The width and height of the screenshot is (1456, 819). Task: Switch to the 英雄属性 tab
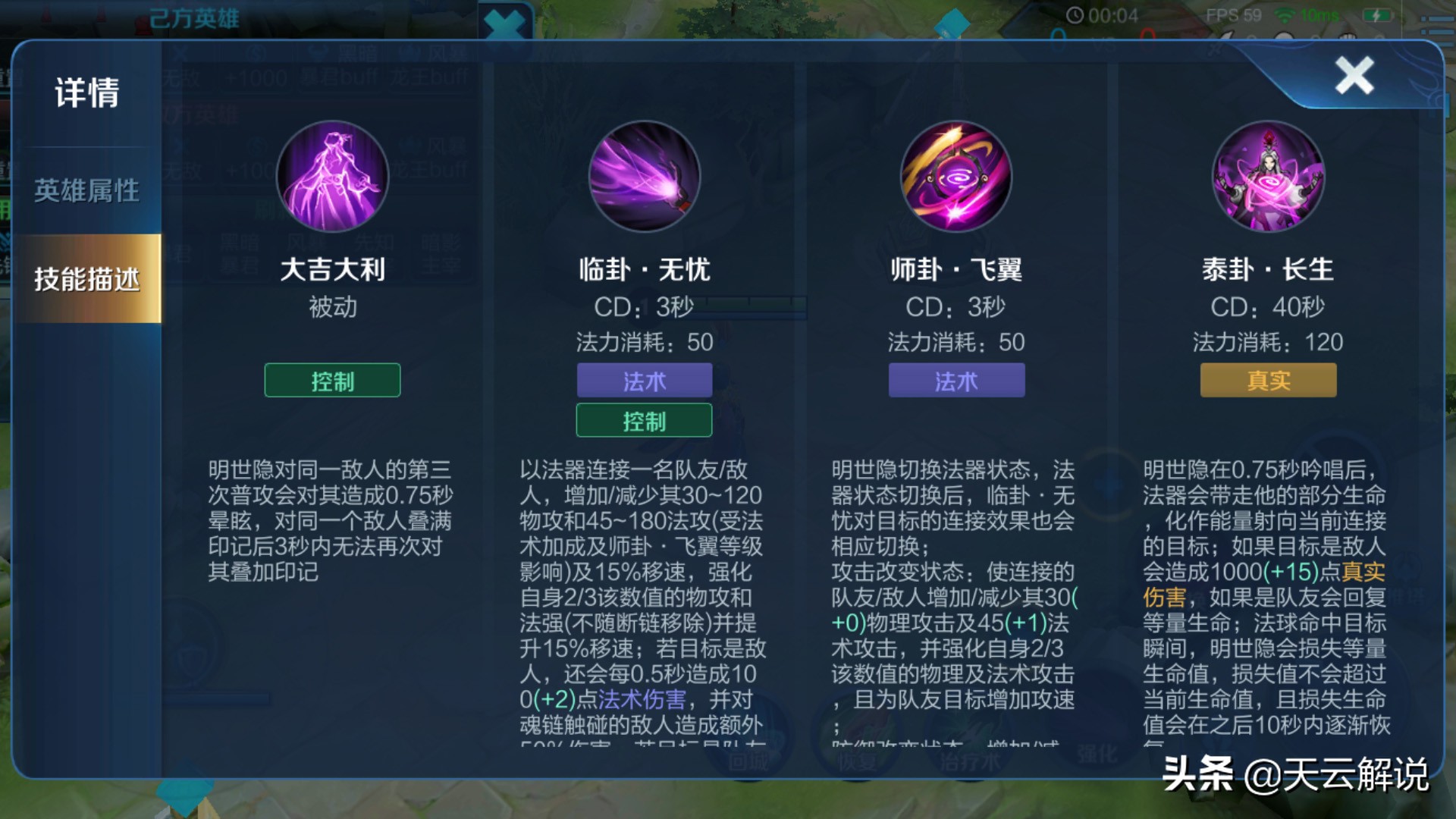(x=86, y=192)
